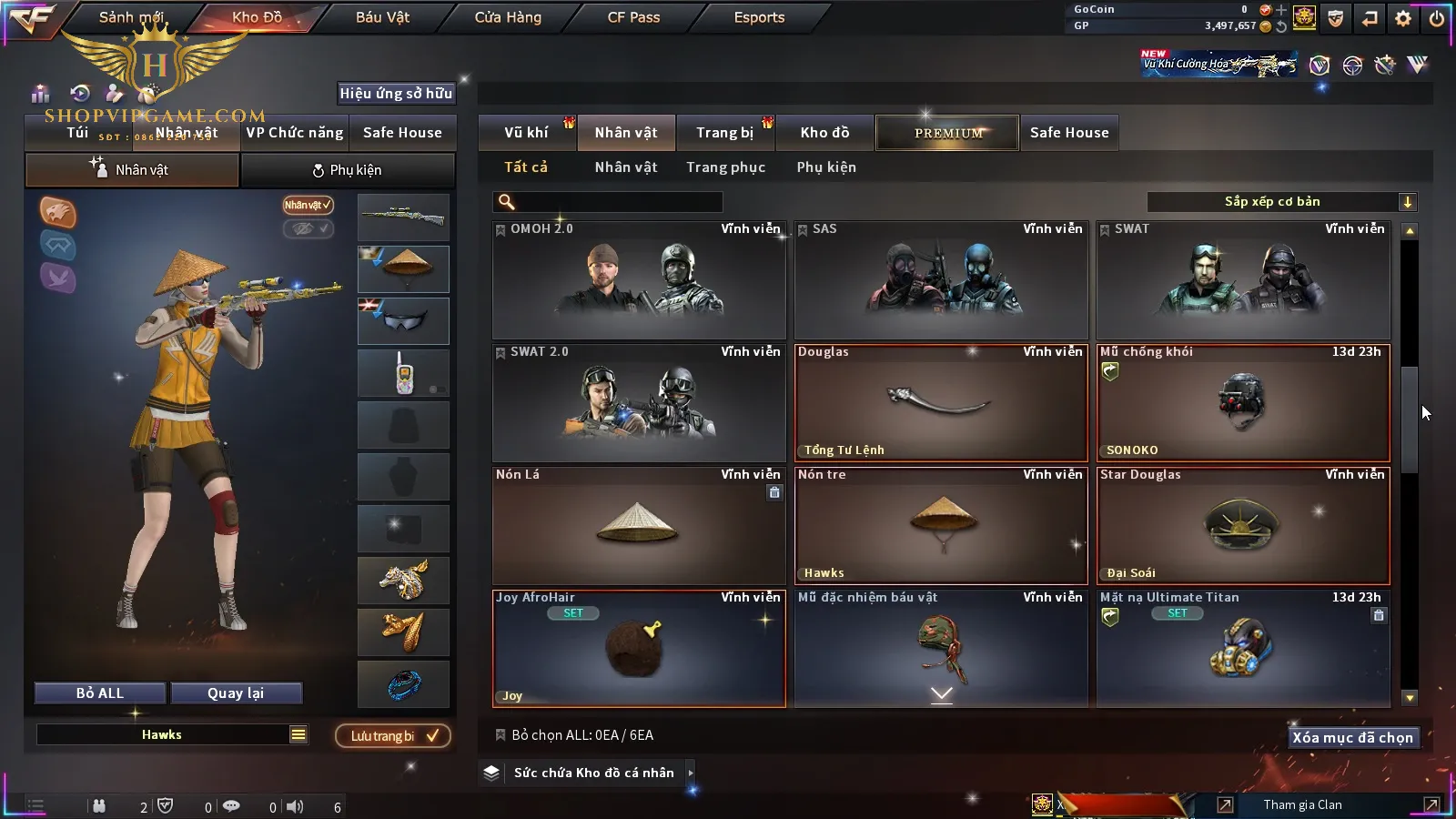
Task: Pick the Joy AfroHair item
Action: click(x=639, y=648)
